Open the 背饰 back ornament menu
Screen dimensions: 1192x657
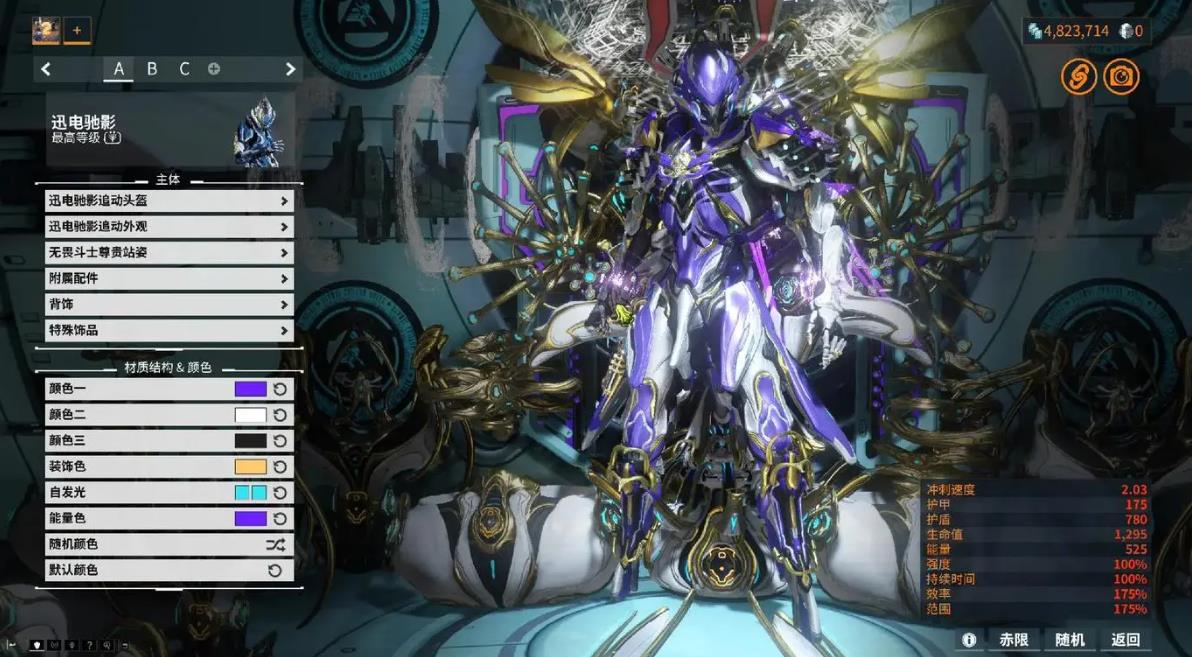(x=168, y=305)
